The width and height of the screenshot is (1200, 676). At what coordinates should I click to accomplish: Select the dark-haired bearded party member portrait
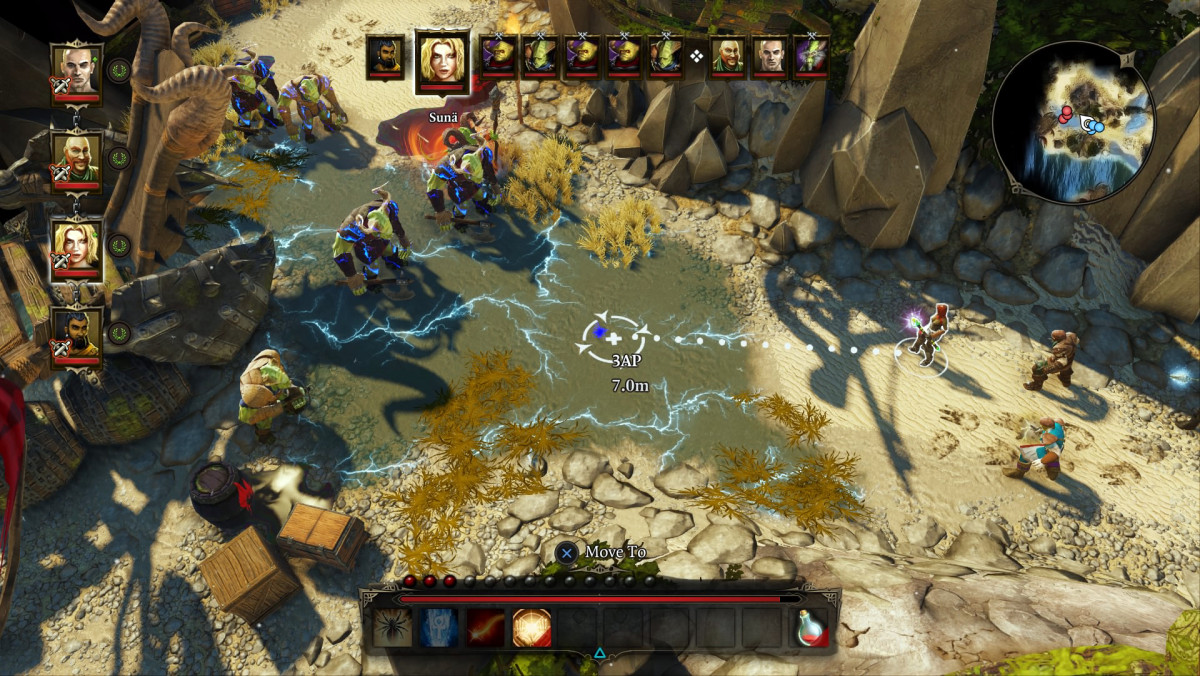point(76,332)
